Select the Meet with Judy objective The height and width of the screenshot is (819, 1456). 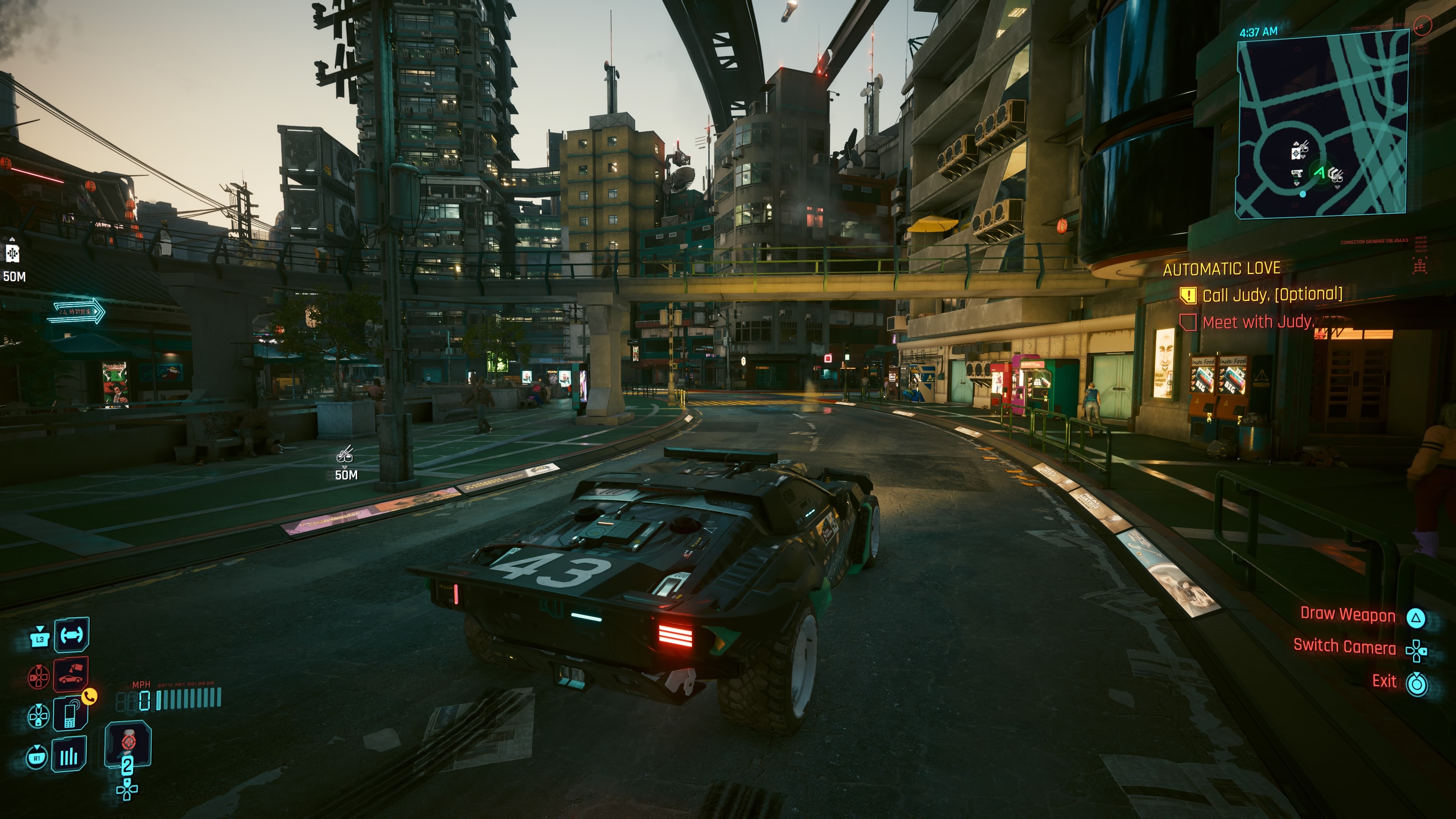pyautogui.click(x=1257, y=322)
